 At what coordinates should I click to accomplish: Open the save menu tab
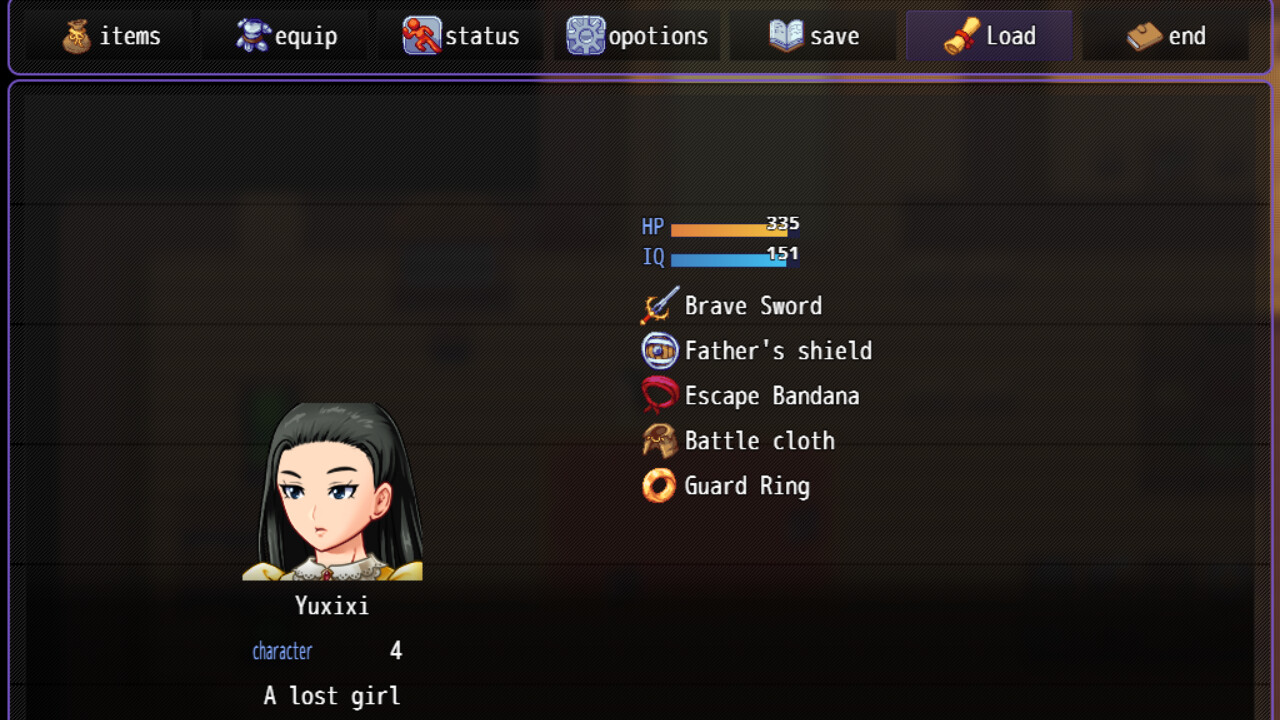pos(812,35)
